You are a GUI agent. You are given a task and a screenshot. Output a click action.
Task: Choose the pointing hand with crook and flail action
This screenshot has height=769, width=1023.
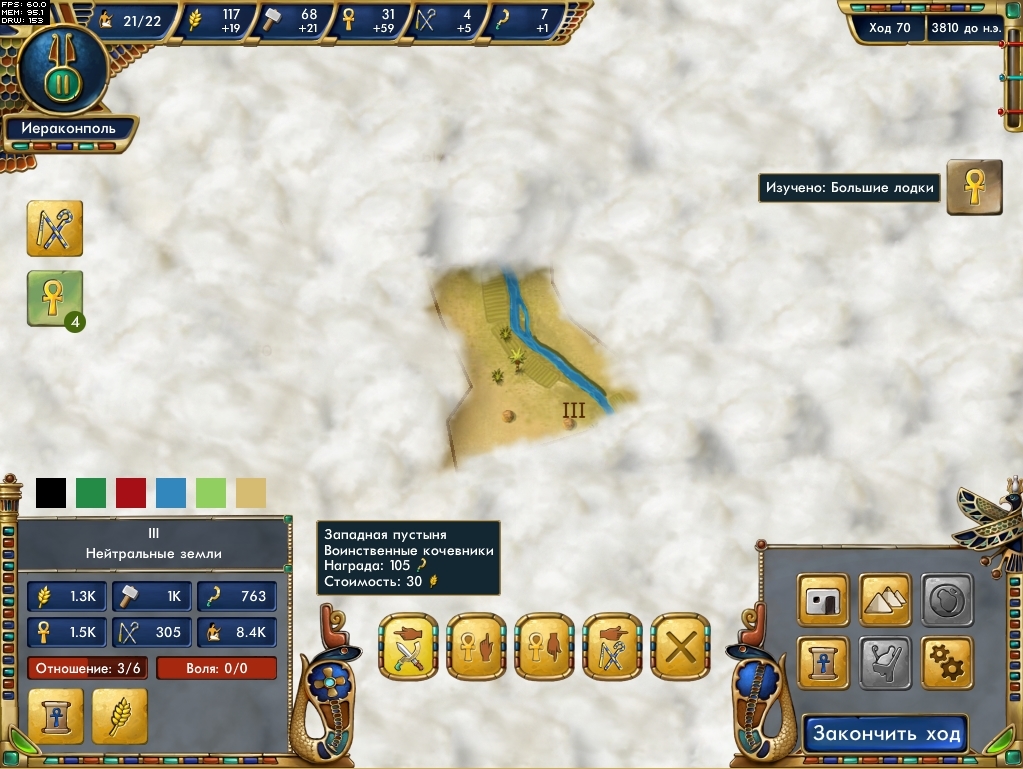click(x=612, y=647)
